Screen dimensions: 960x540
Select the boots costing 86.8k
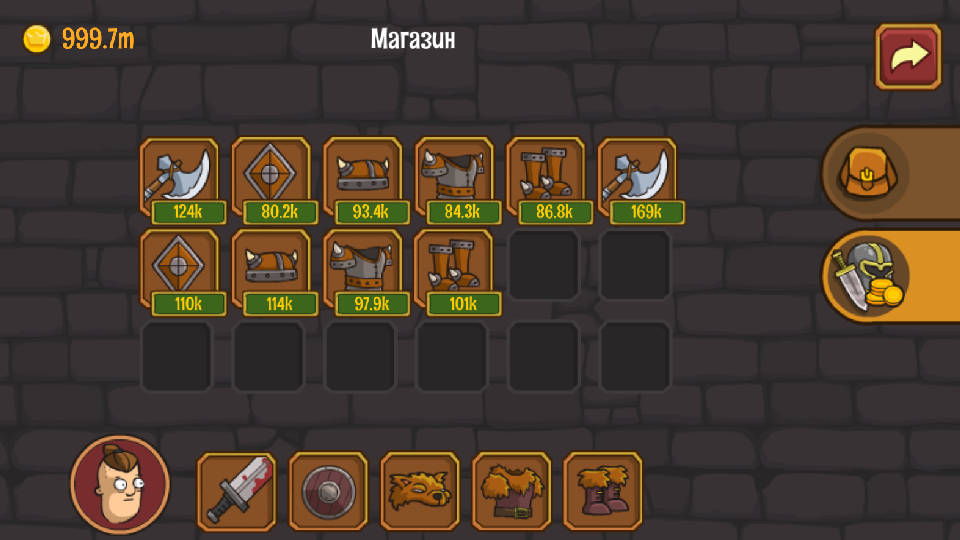(x=546, y=176)
